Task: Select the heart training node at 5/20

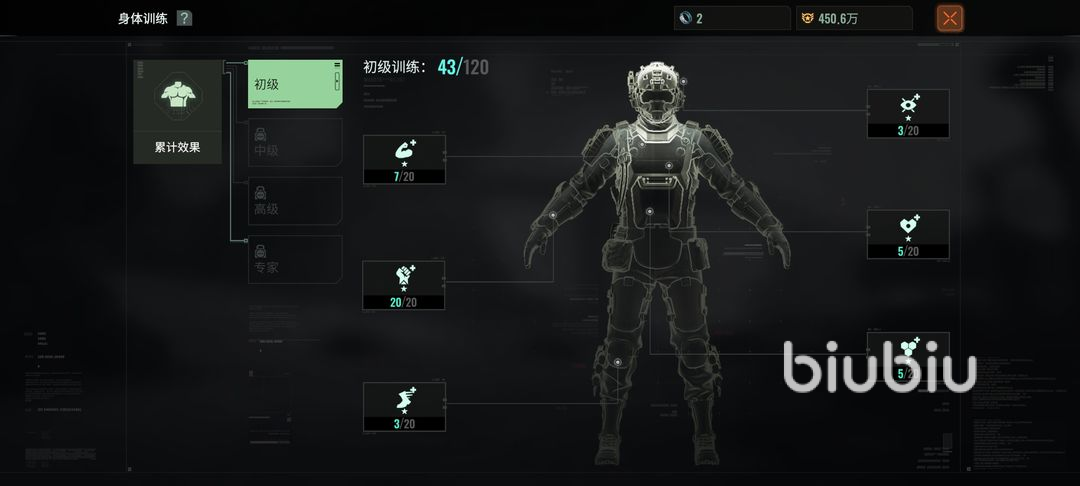Action: 908,234
